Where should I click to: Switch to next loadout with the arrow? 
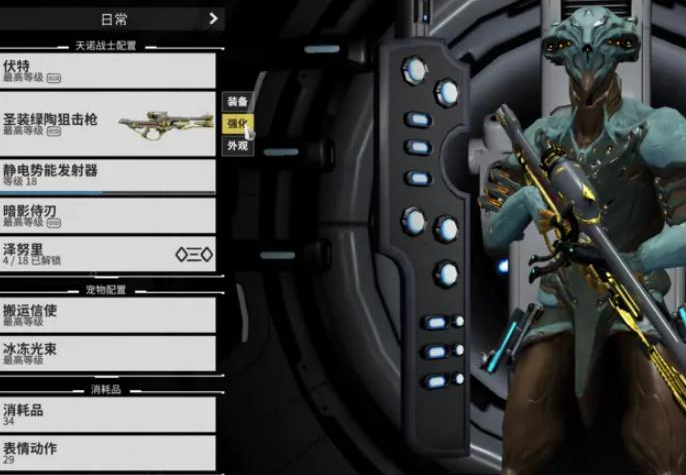coord(213,18)
